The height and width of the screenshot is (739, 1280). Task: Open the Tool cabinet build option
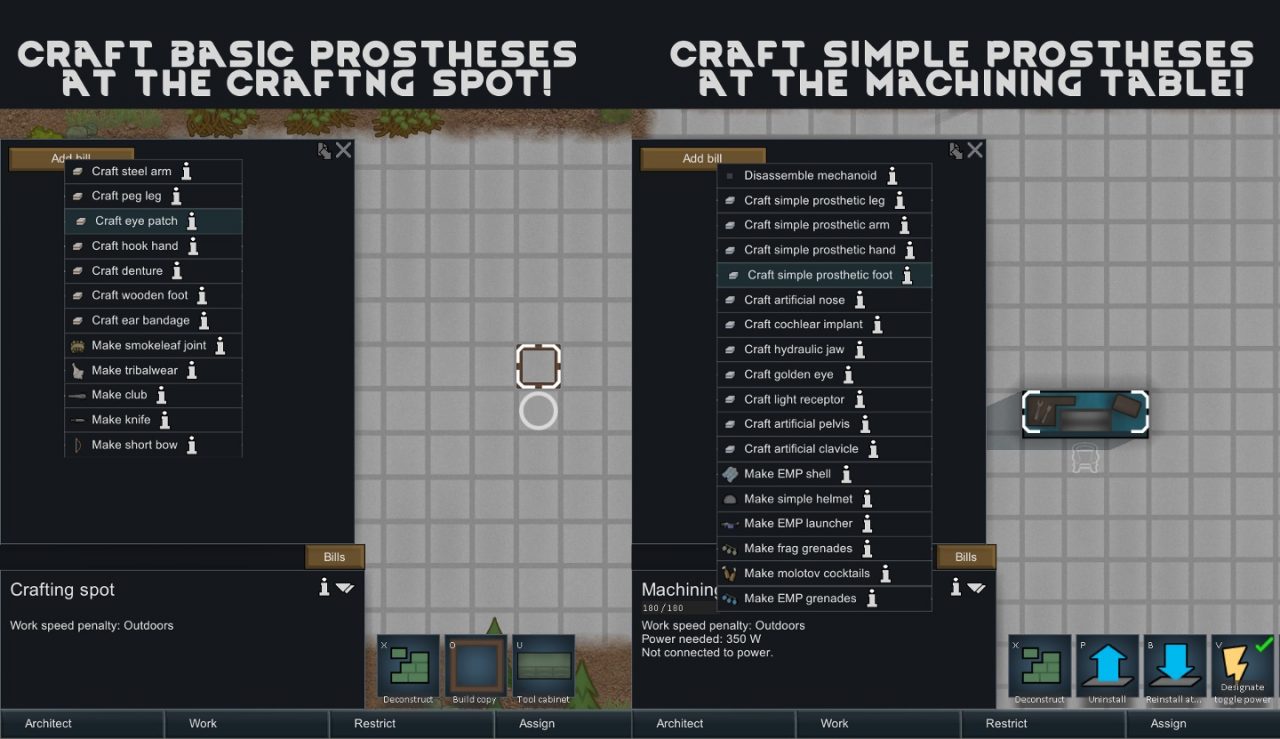543,667
